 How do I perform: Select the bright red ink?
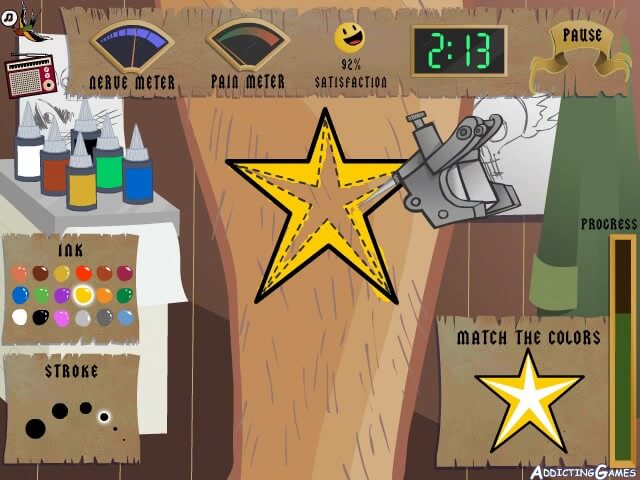click(x=83, y=273)
